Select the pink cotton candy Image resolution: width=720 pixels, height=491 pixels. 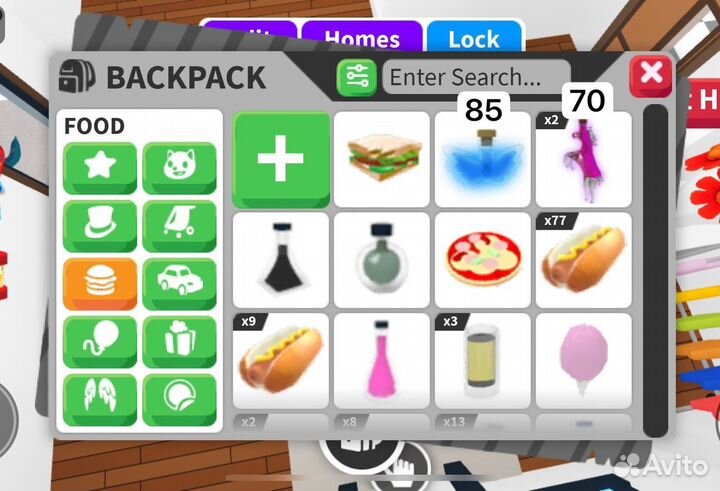click(x=583, y=360)
